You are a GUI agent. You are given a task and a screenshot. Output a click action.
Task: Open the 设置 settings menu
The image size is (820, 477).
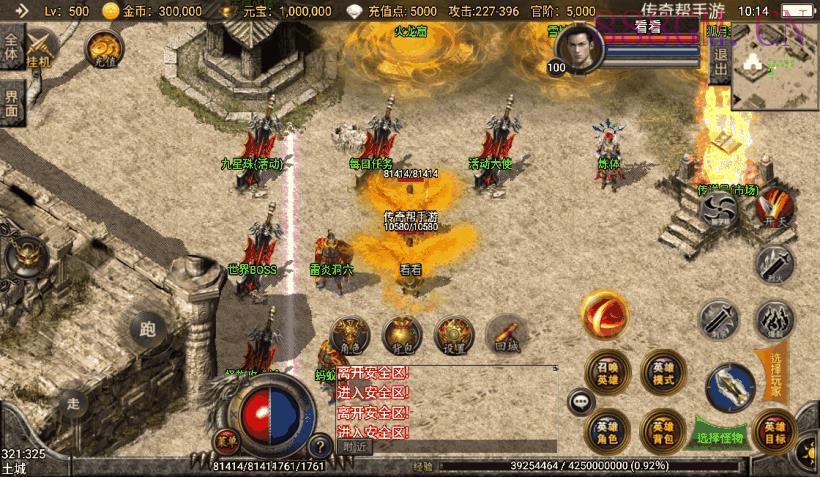click(x=455, y=333)
